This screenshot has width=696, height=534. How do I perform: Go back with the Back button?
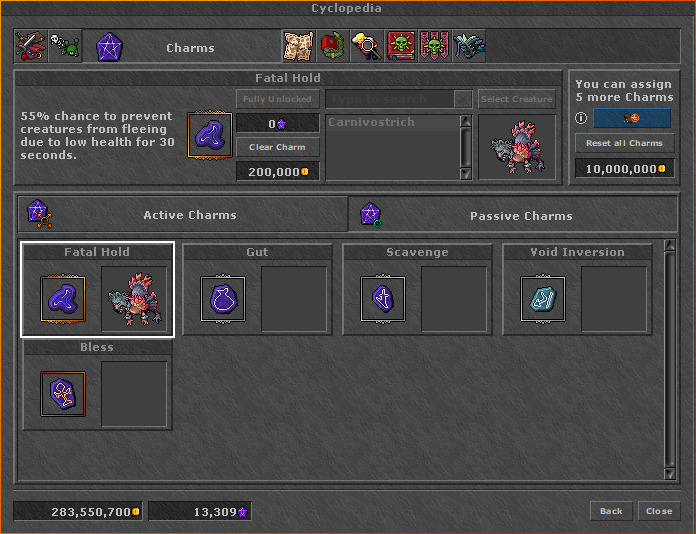(x=611, y=511)
